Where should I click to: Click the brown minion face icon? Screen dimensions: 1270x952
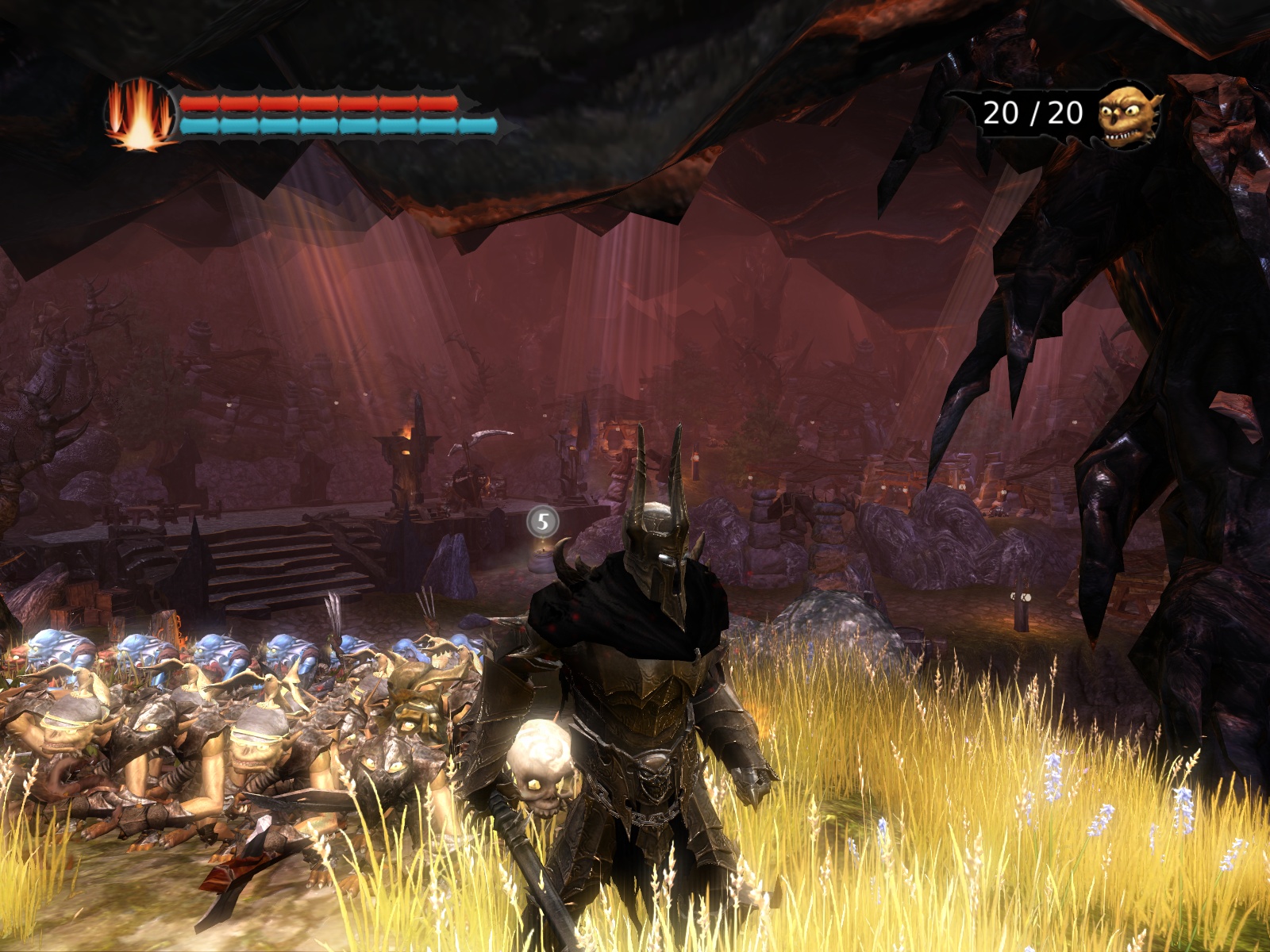[1128, 116]
